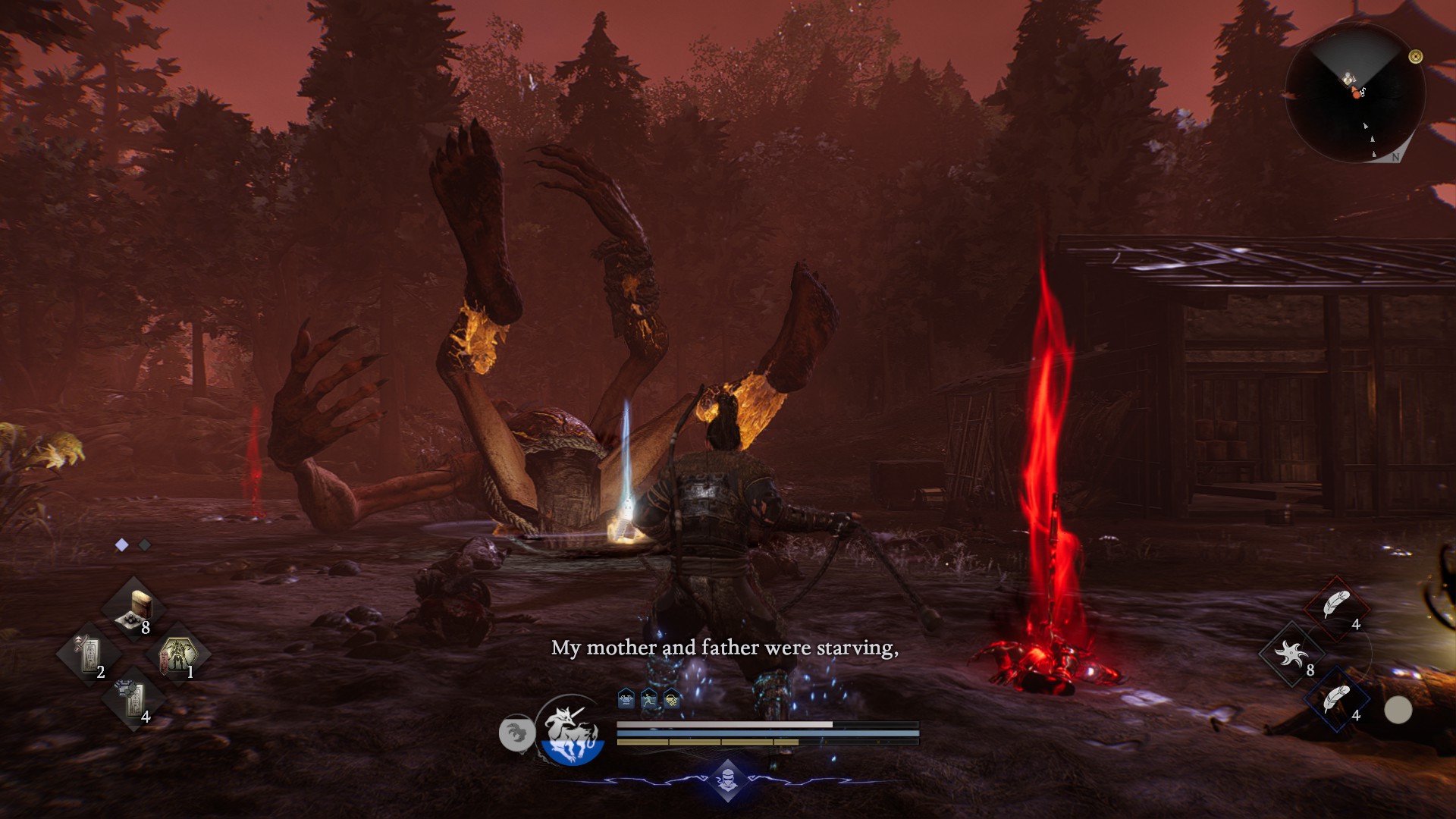
Task: Select the shuriken ninja tool slot
Action: click(x=1291, y=654)
